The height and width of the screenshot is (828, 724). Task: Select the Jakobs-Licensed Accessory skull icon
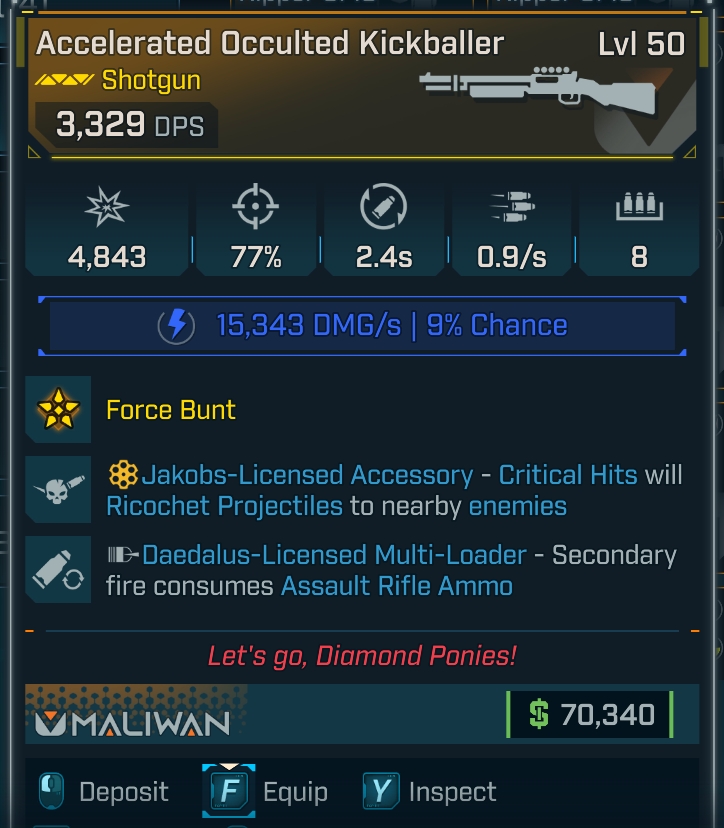pos(58,488)
